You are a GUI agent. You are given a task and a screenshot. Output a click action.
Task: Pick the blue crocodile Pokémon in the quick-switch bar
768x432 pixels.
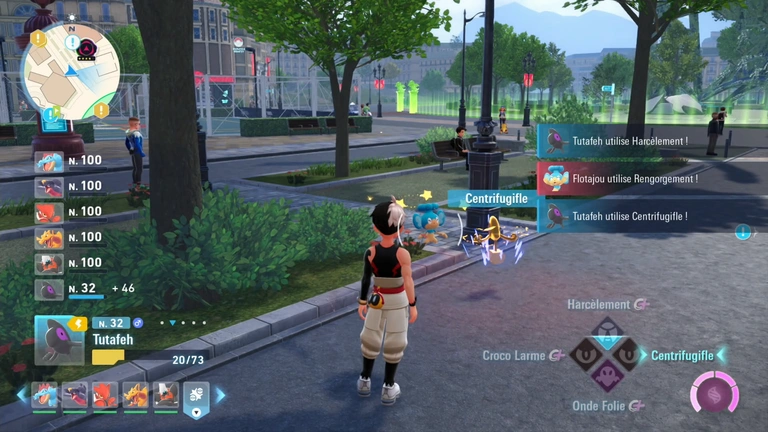tap(44, 396)
